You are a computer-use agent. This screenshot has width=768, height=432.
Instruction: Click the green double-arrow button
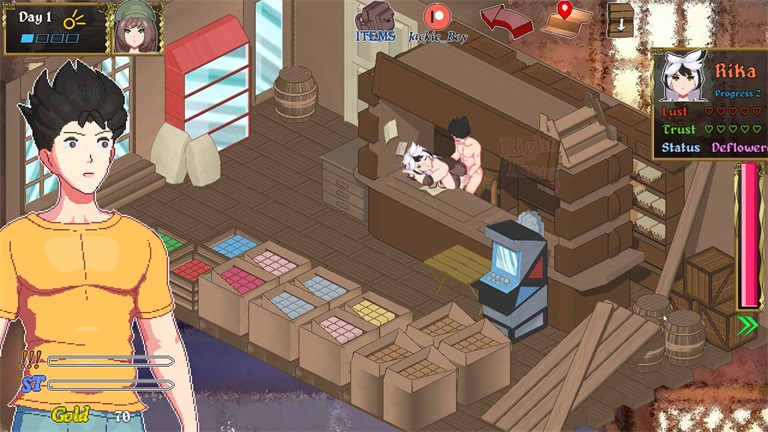click(x=748, y=323)
